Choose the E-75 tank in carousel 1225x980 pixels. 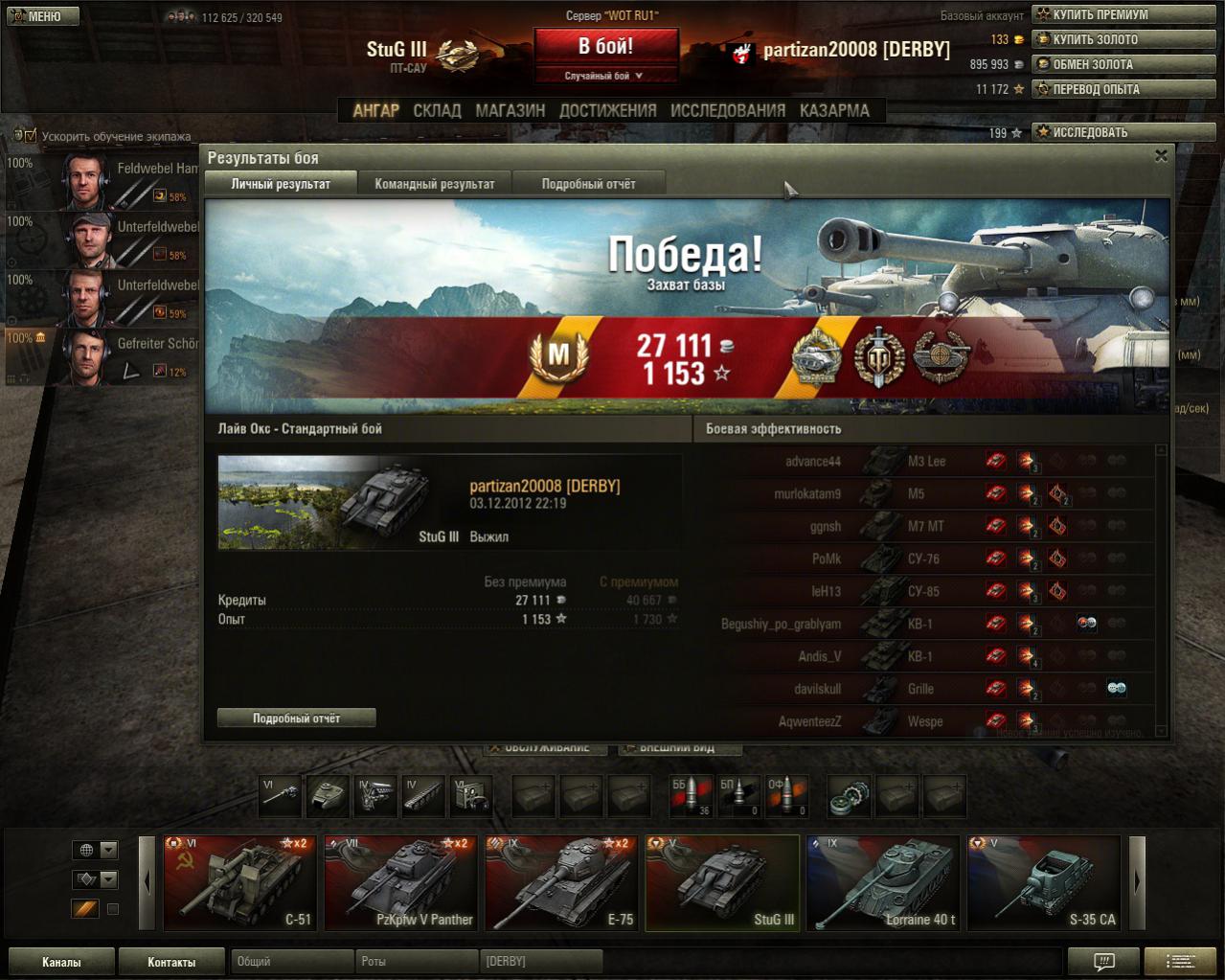pyautogui.click(x=563, y=882)
